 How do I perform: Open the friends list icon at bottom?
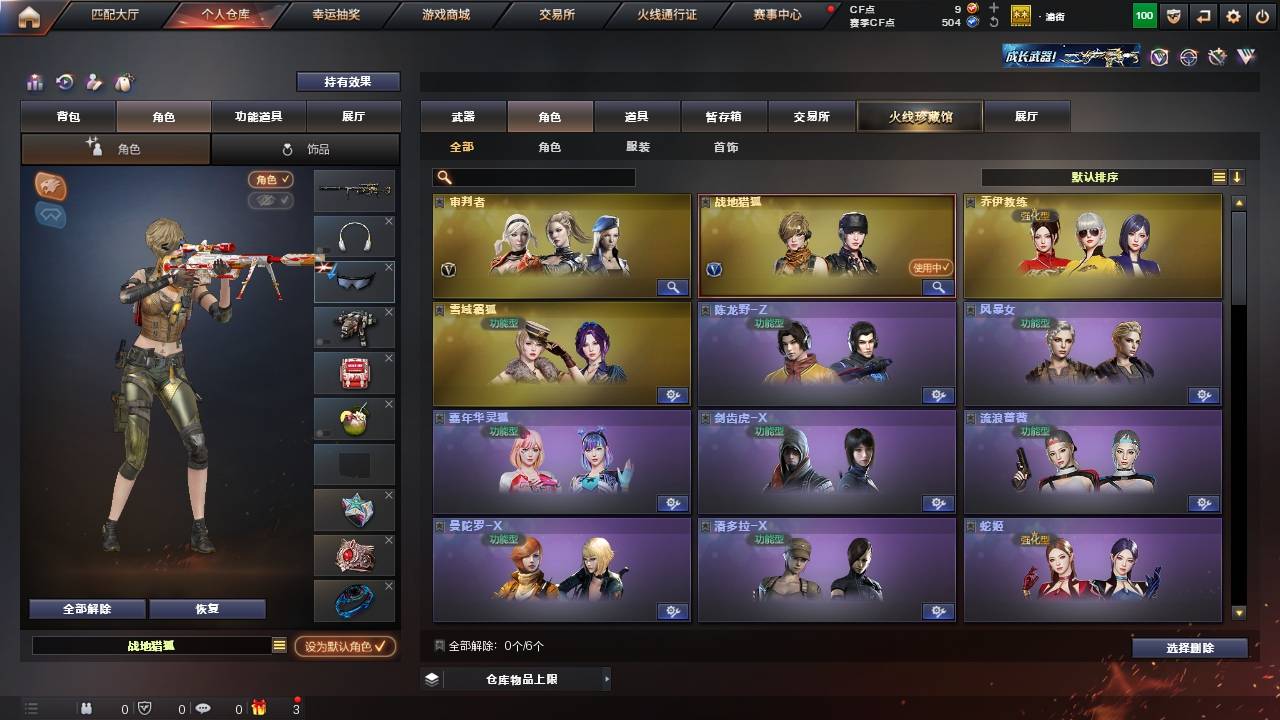(x=87, y=708)
